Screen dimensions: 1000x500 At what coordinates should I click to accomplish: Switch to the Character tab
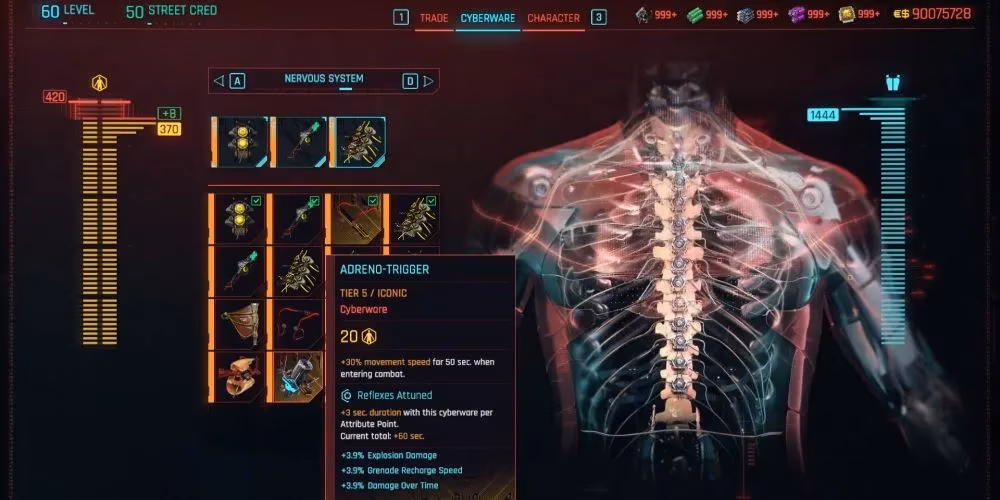553,18
